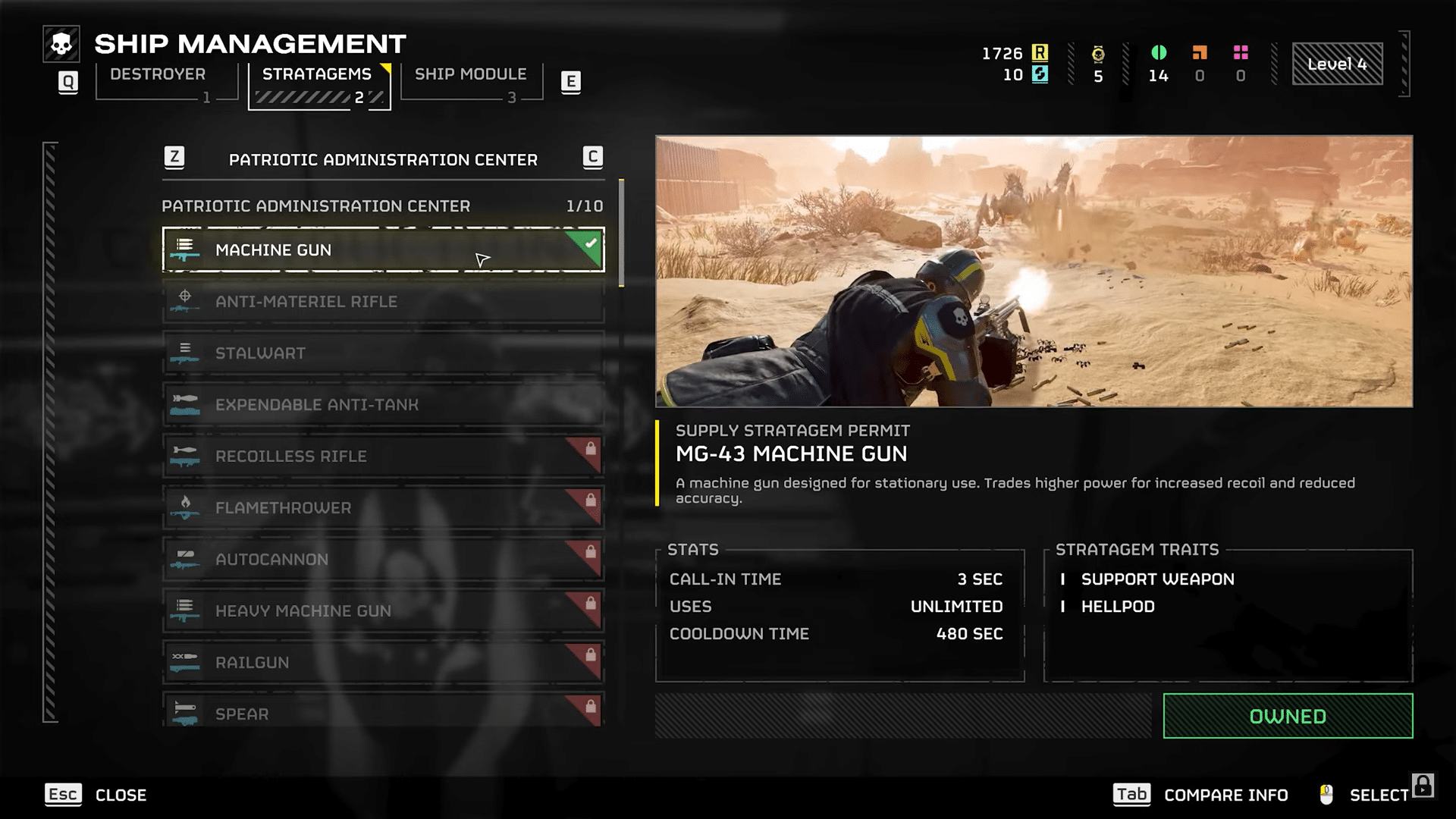
Task: Click the Railgun weapon icon
Action: 185,662
